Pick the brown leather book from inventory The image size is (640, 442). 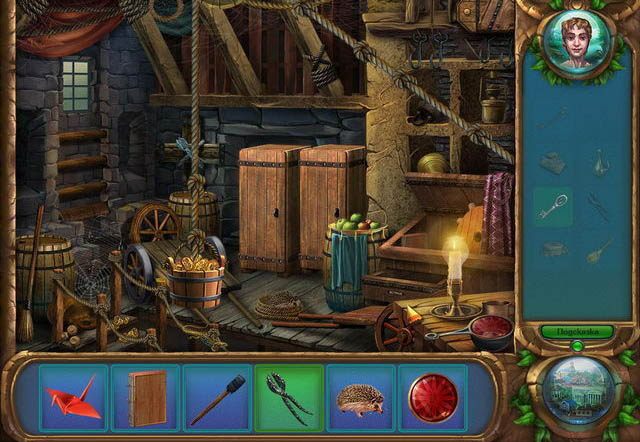146,397
